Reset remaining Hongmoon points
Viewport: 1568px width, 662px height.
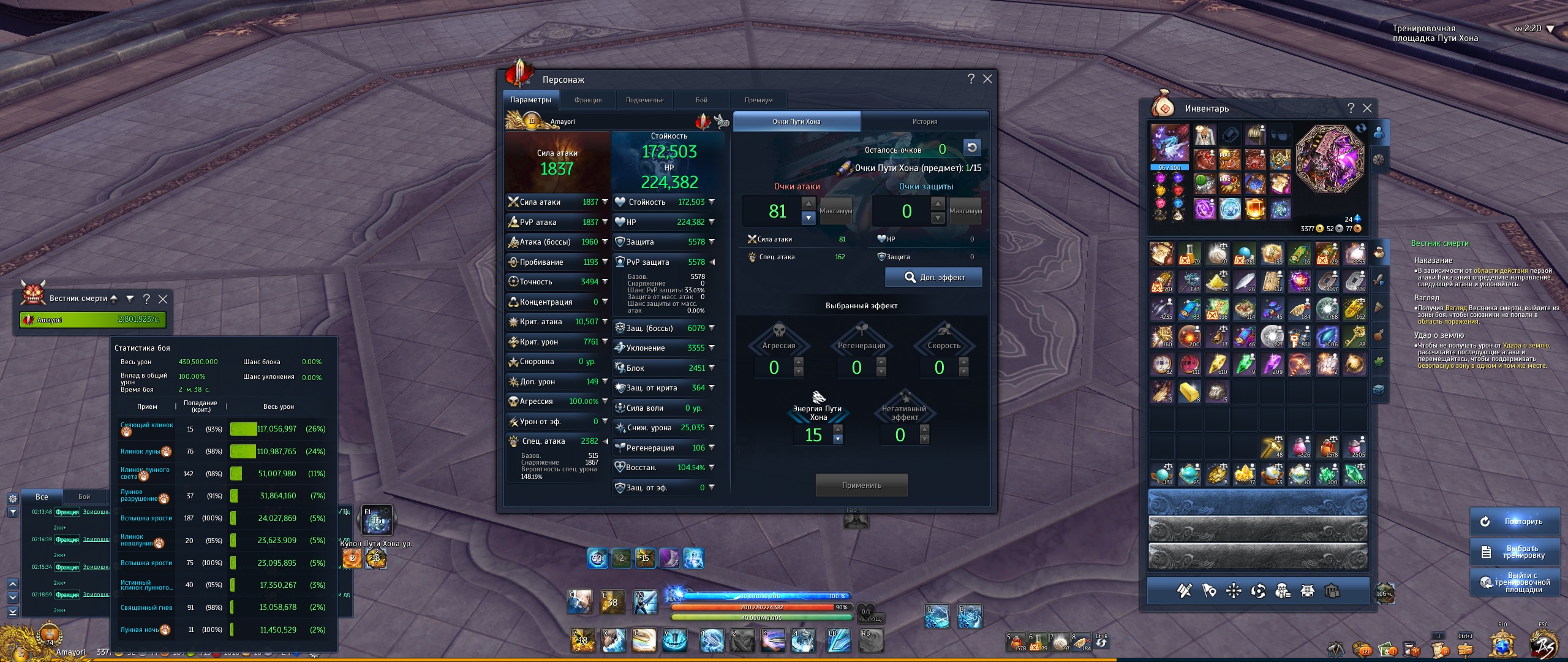(x=971, y=148)
